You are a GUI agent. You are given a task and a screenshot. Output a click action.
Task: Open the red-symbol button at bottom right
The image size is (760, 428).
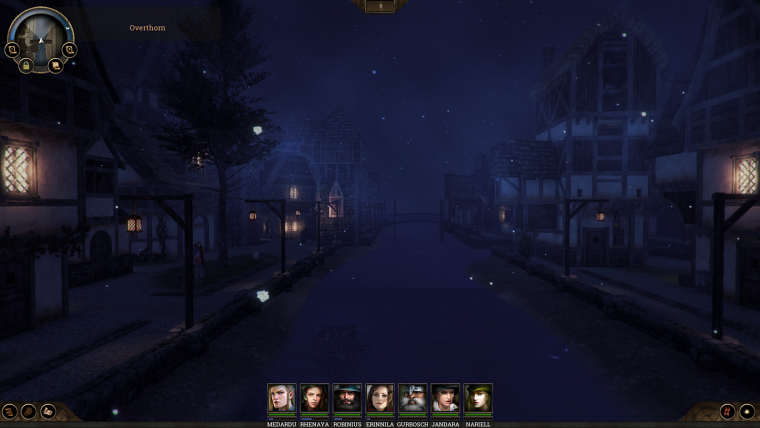(727, 411)
